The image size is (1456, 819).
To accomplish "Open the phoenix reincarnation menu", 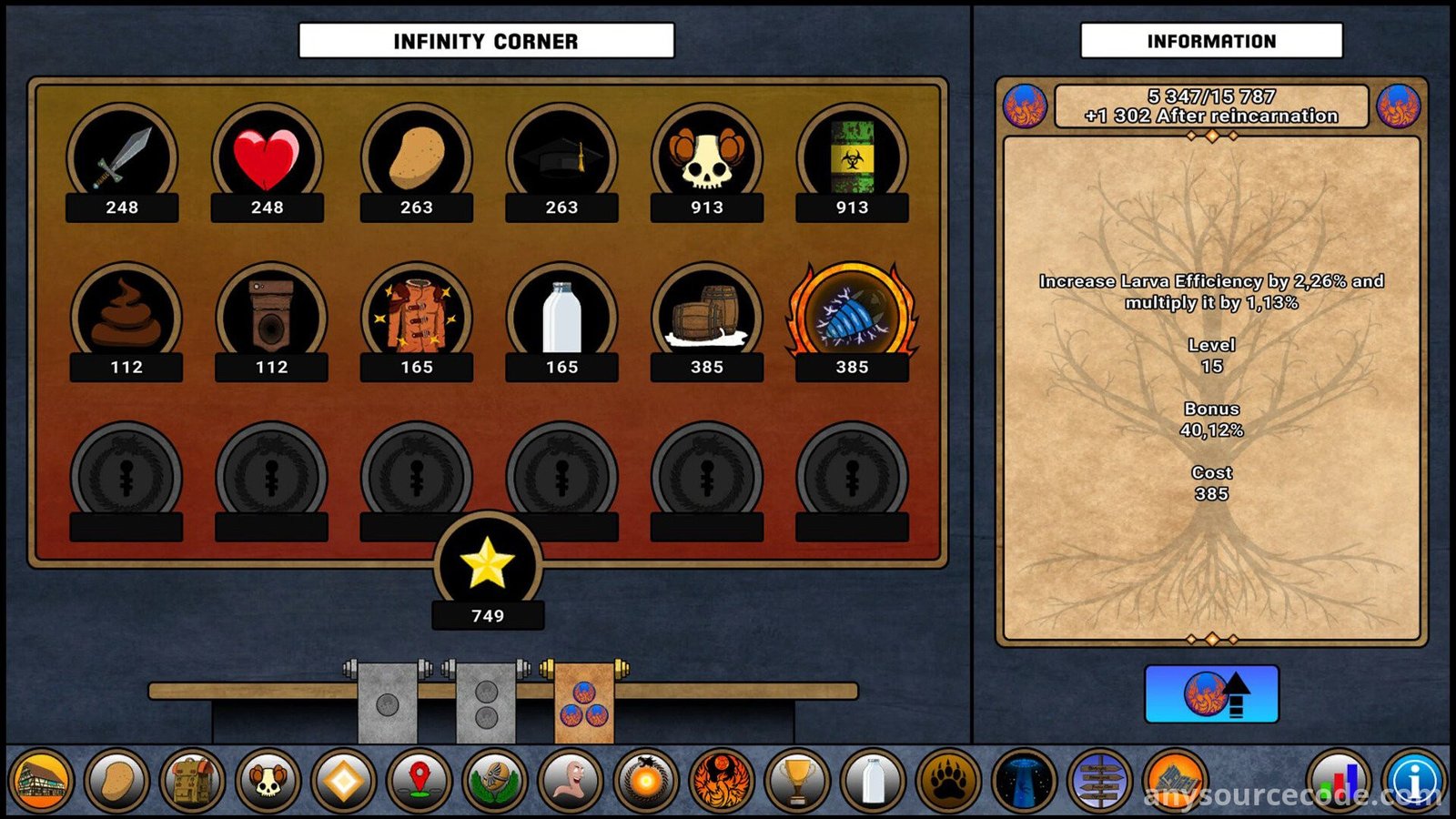I will click(x=722, y=781).
